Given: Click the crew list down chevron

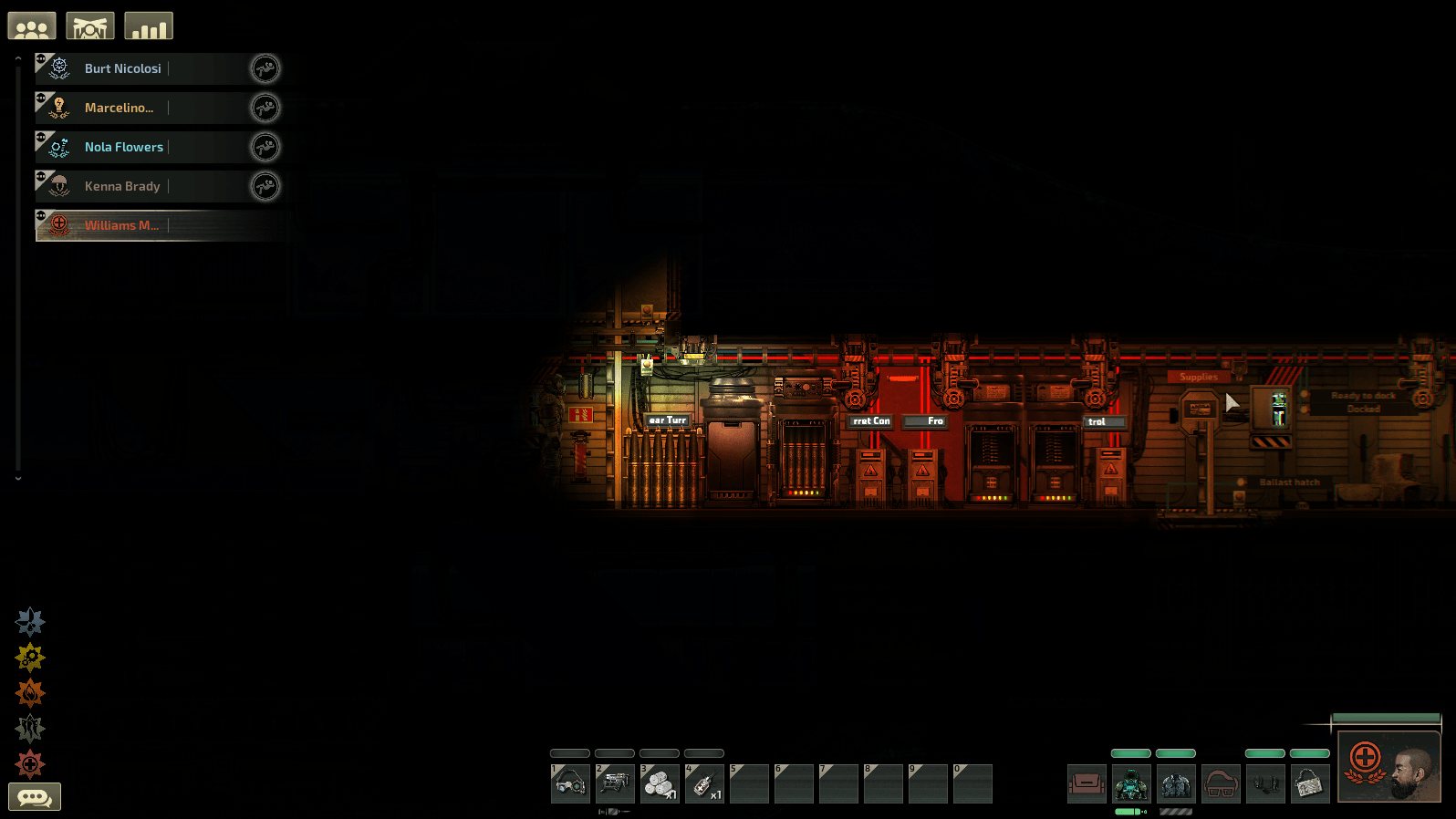Looking at the screenshot, I should tap(17, 476).
